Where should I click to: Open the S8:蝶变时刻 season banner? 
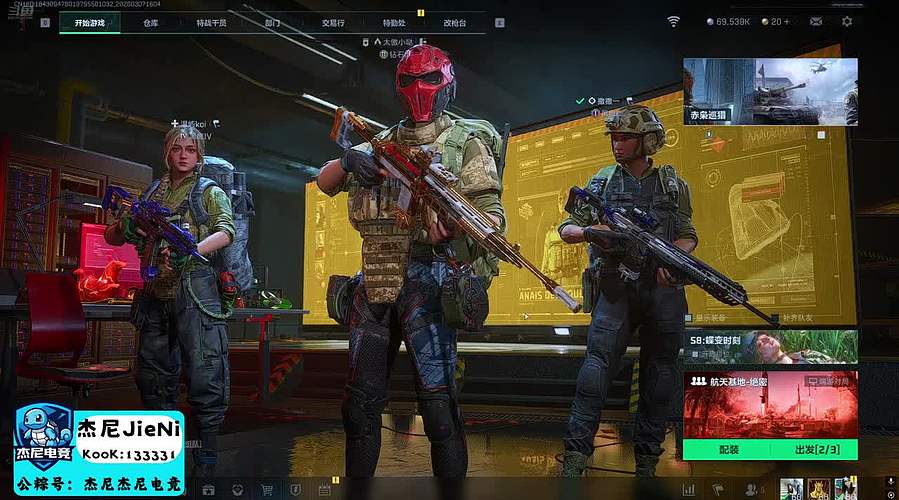[770, 346]
